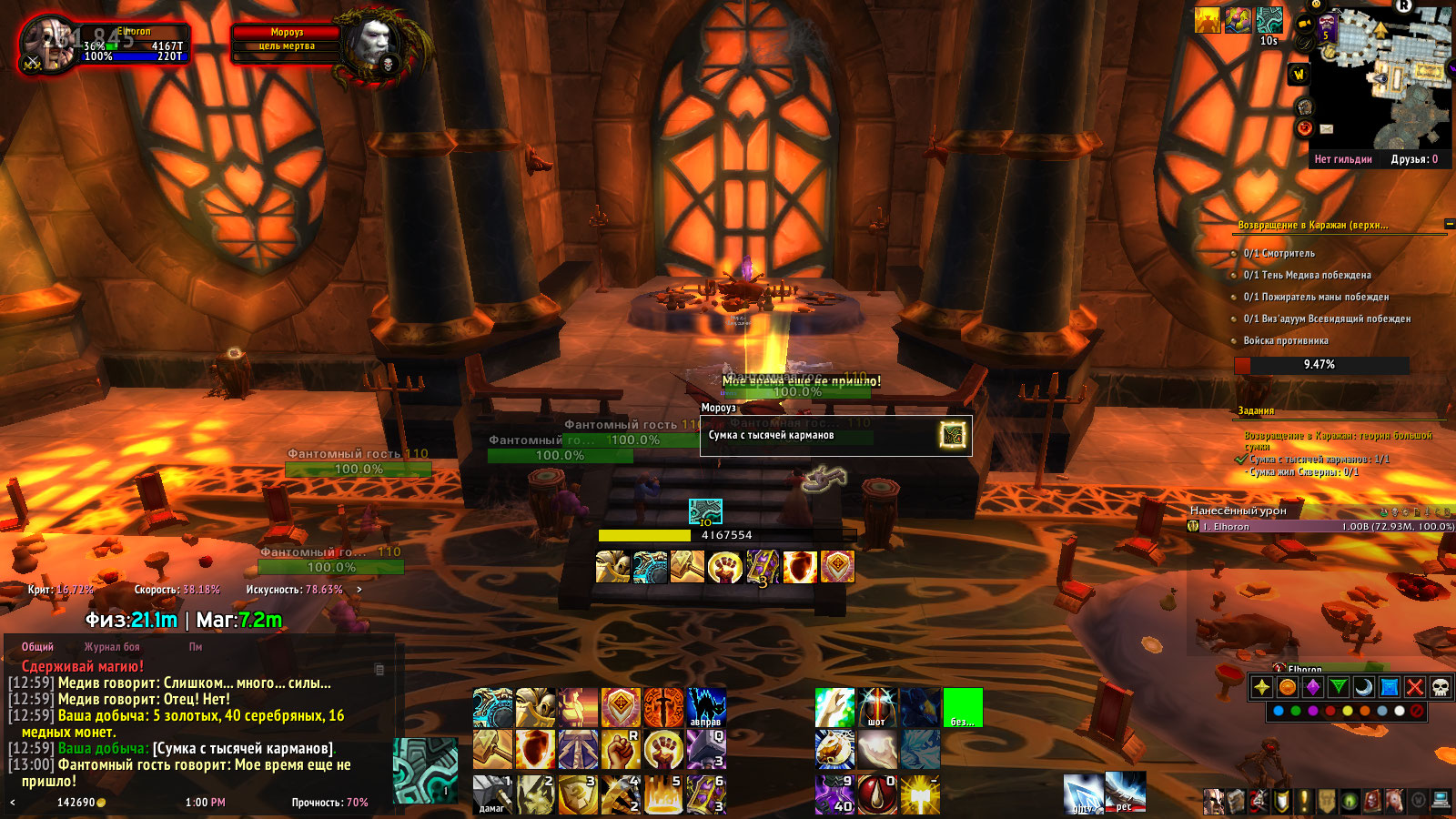This screenshot has width=1456, height=819.
Task: Collapse the objective tracker with the minus button
Action: click(1450, 224)
